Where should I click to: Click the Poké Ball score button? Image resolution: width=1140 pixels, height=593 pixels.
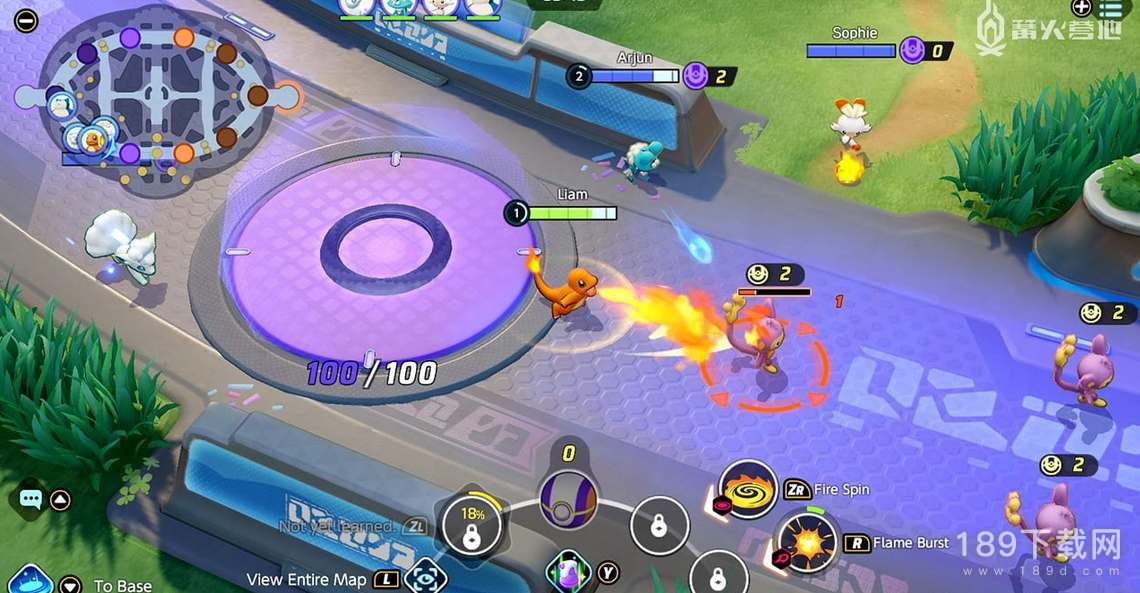pos(568,498)
